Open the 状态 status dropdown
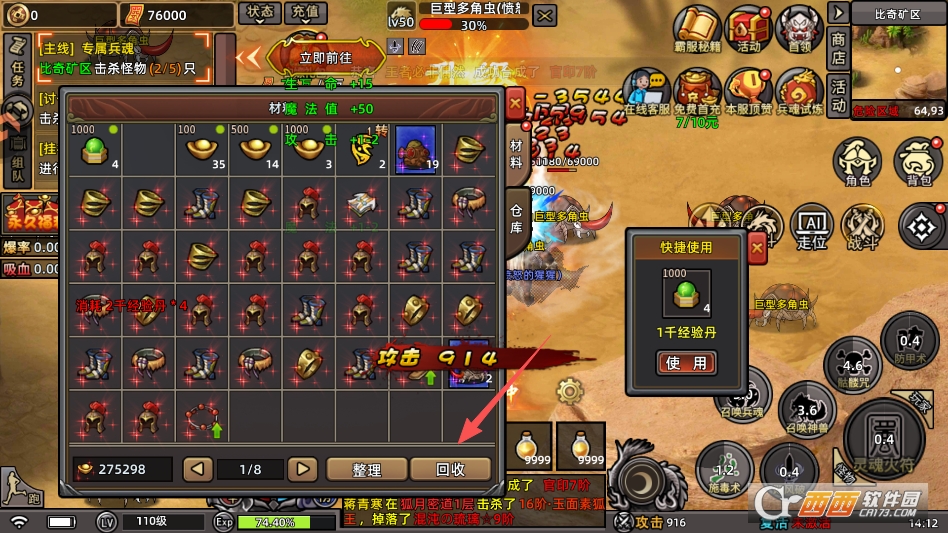 (259, 14)
